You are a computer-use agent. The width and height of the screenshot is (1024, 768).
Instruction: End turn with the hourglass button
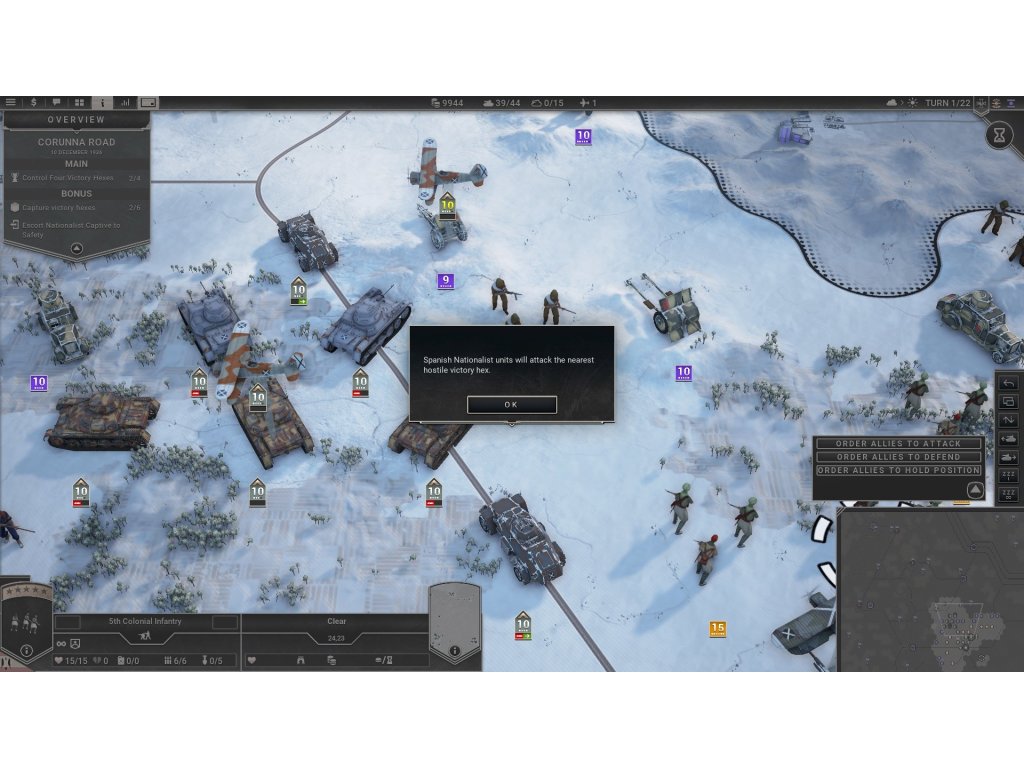999,134
